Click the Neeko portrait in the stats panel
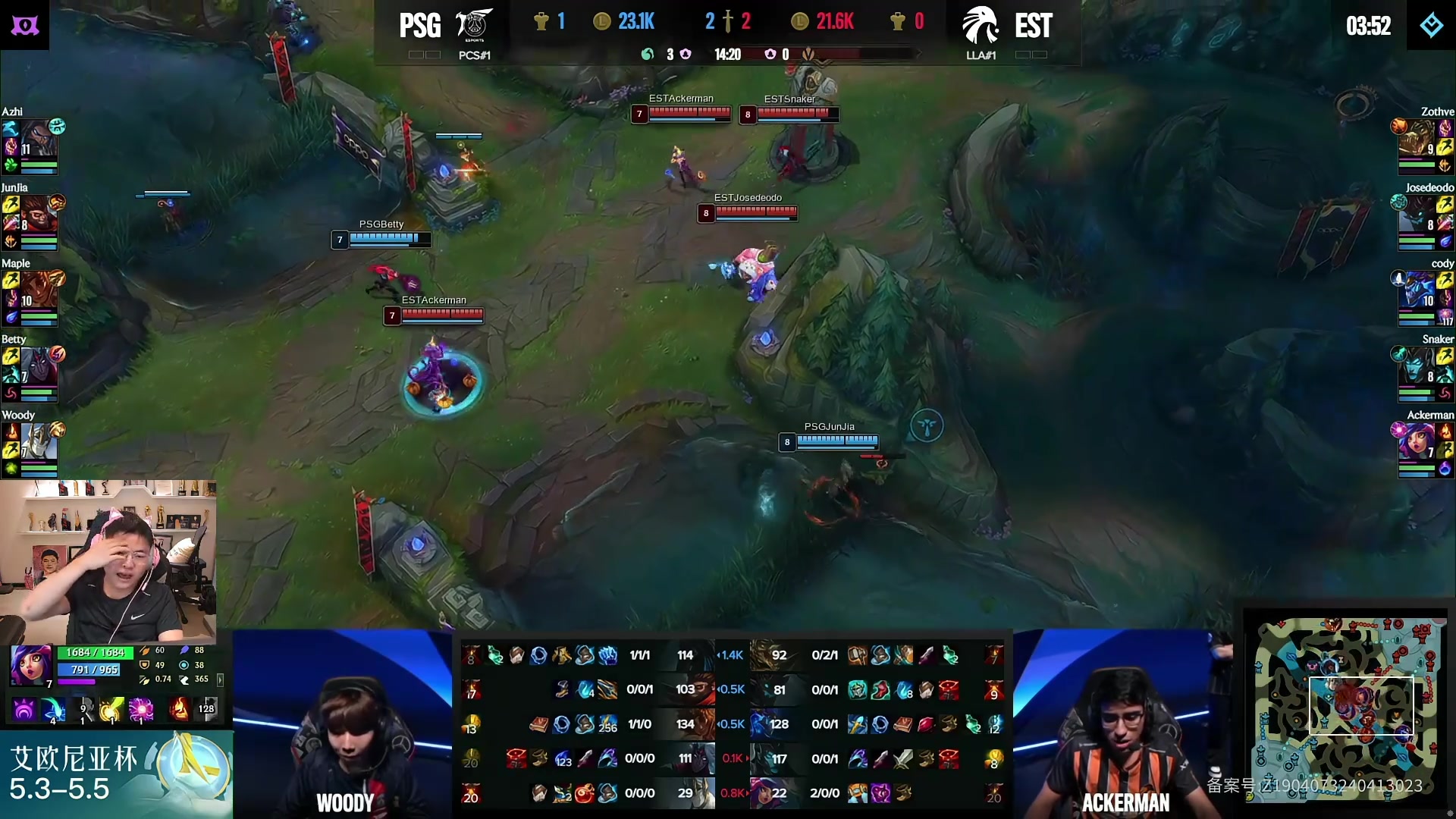The width and height of the screenshot is (1456, 819). click(30, 665)
